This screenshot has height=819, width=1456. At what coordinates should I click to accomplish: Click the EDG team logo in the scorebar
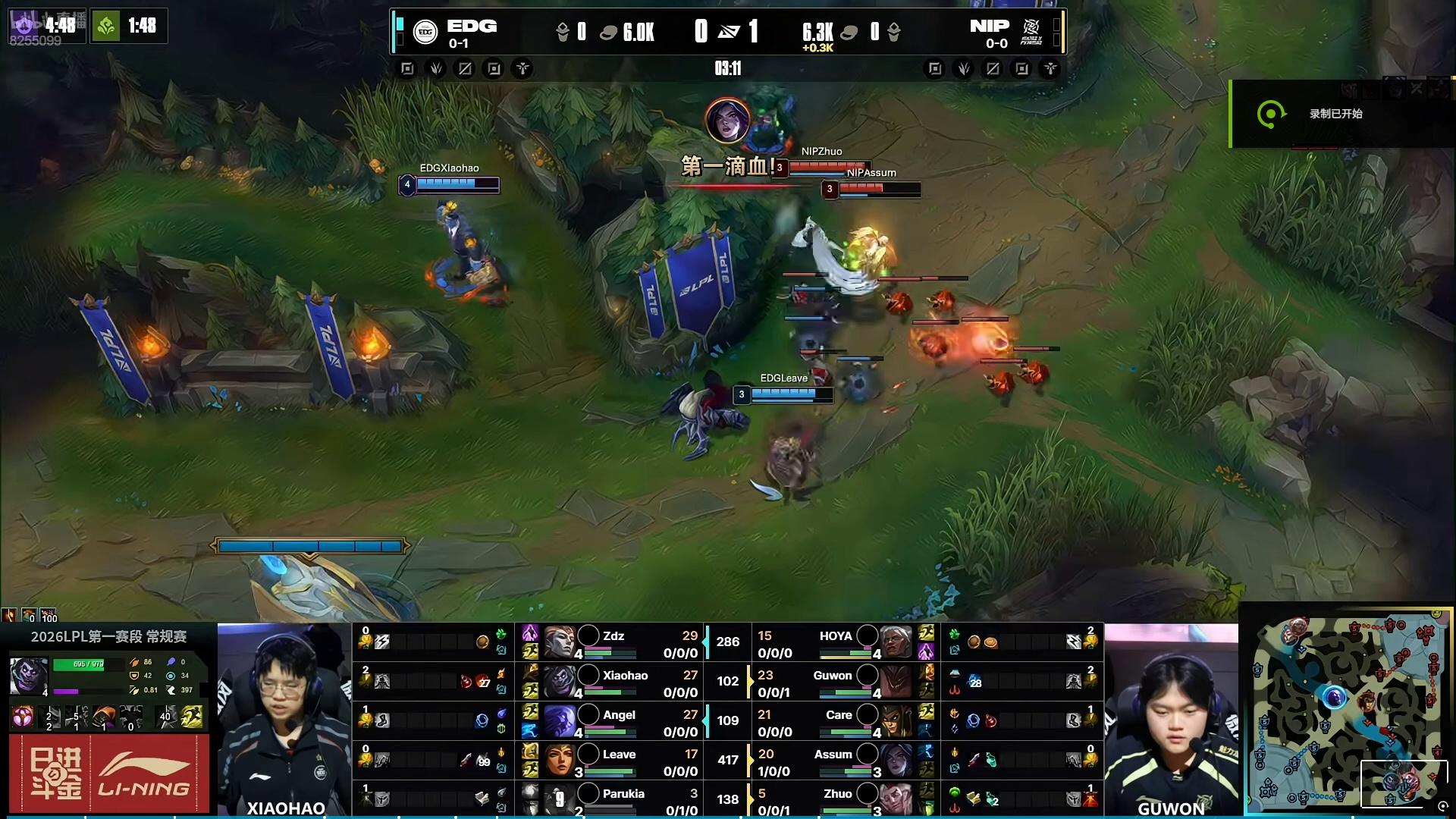click(x=425, y=32)
